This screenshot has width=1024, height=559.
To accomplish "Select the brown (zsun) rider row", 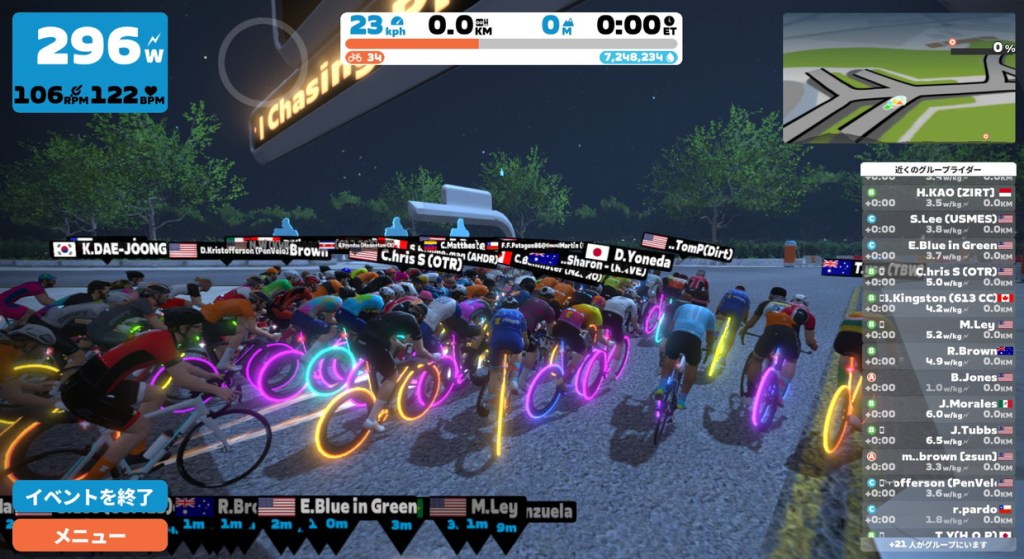I will pyautogui.click(x=938, y=461).
